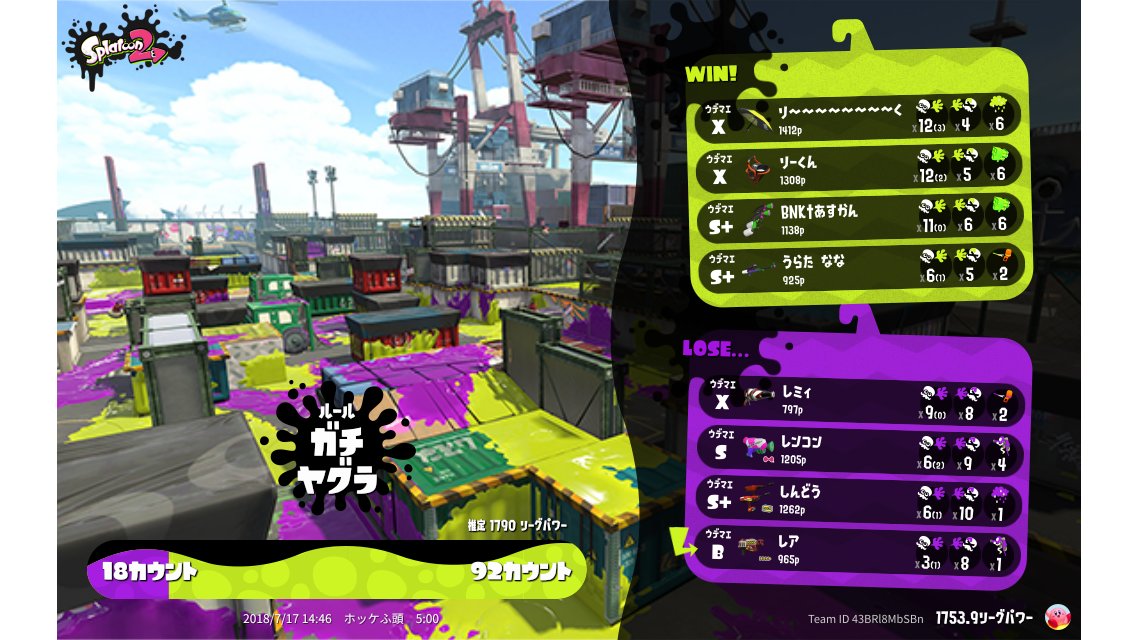This screenshot has height=640, width=1138.
Task: Click the Kirby profile avatar icon
Action: click(x=1055, y=617)
